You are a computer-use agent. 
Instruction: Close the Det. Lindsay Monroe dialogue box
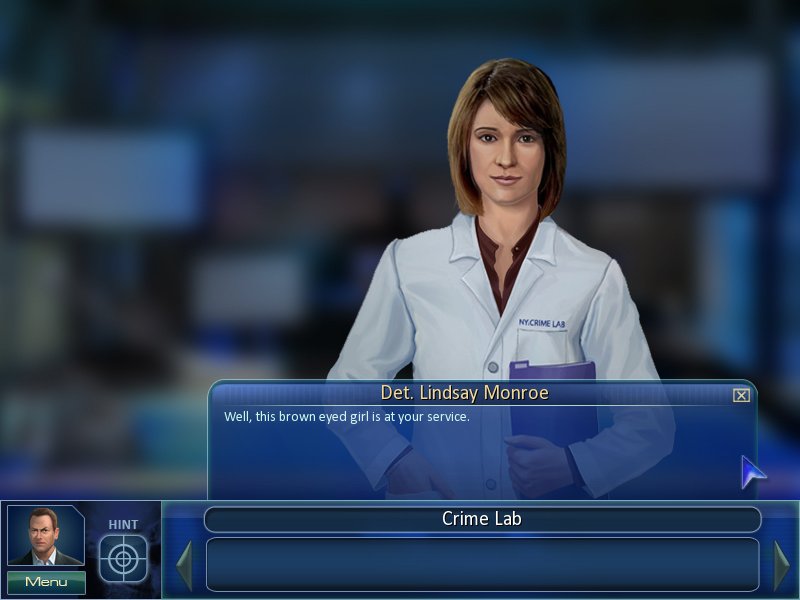tap(741, 395)
